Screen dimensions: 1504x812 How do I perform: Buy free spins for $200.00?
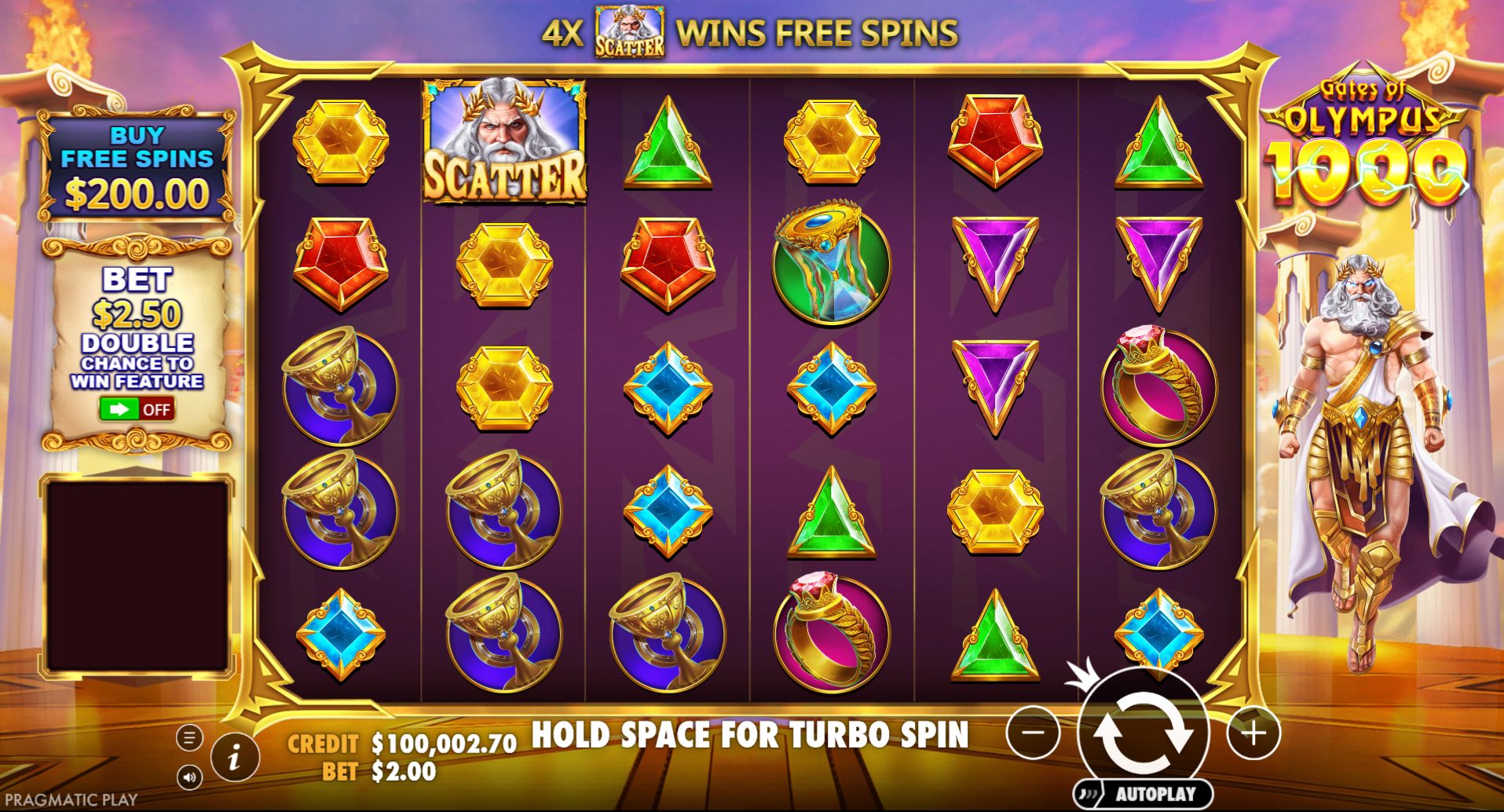click(137, 167)
